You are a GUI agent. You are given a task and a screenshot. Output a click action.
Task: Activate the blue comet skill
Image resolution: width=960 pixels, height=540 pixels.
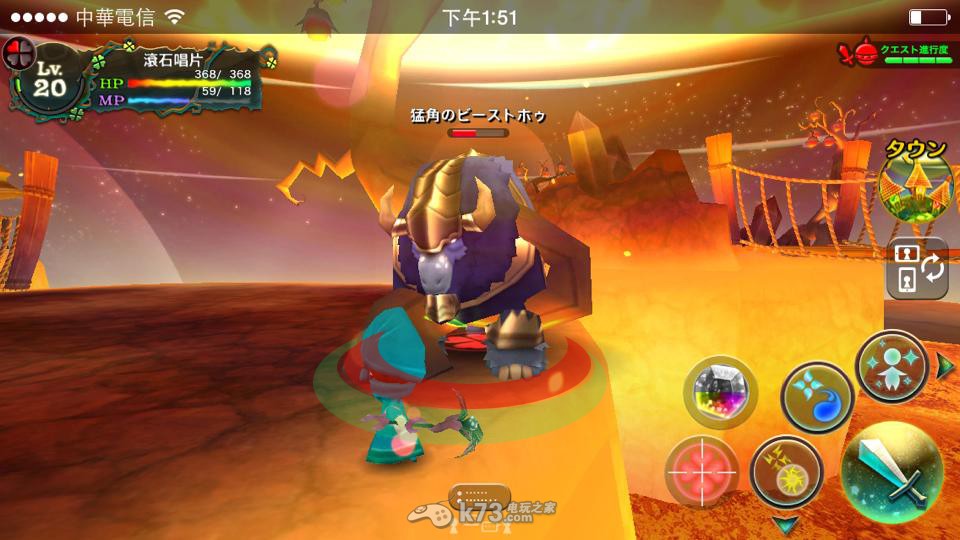click(x=816, y=396)
